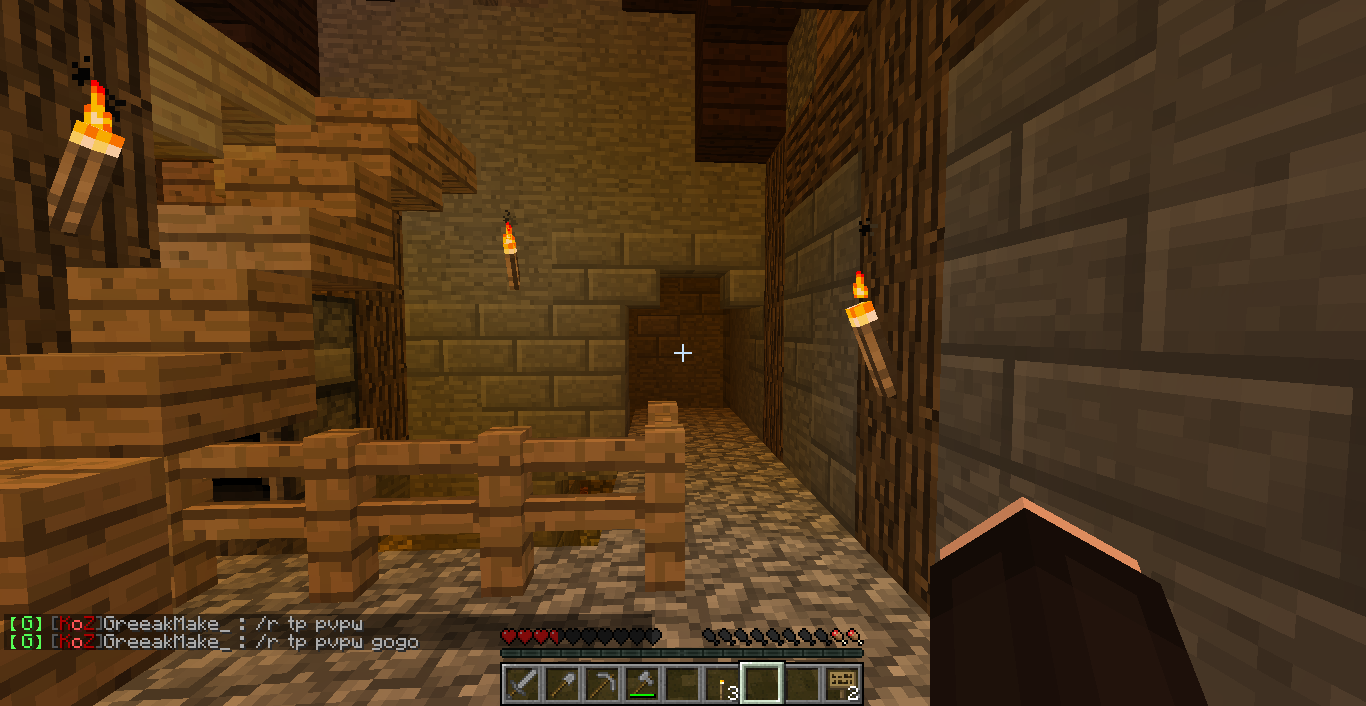Viewport: 1366px width, 706px height.
Task: Switch to the iron axe slot
Action: (642, 684)
